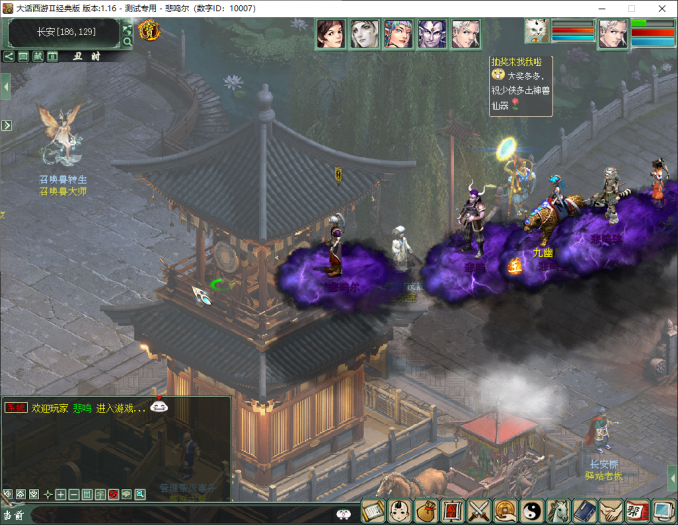Open the character face icon

pyautogui.click(x=400, y=511)
